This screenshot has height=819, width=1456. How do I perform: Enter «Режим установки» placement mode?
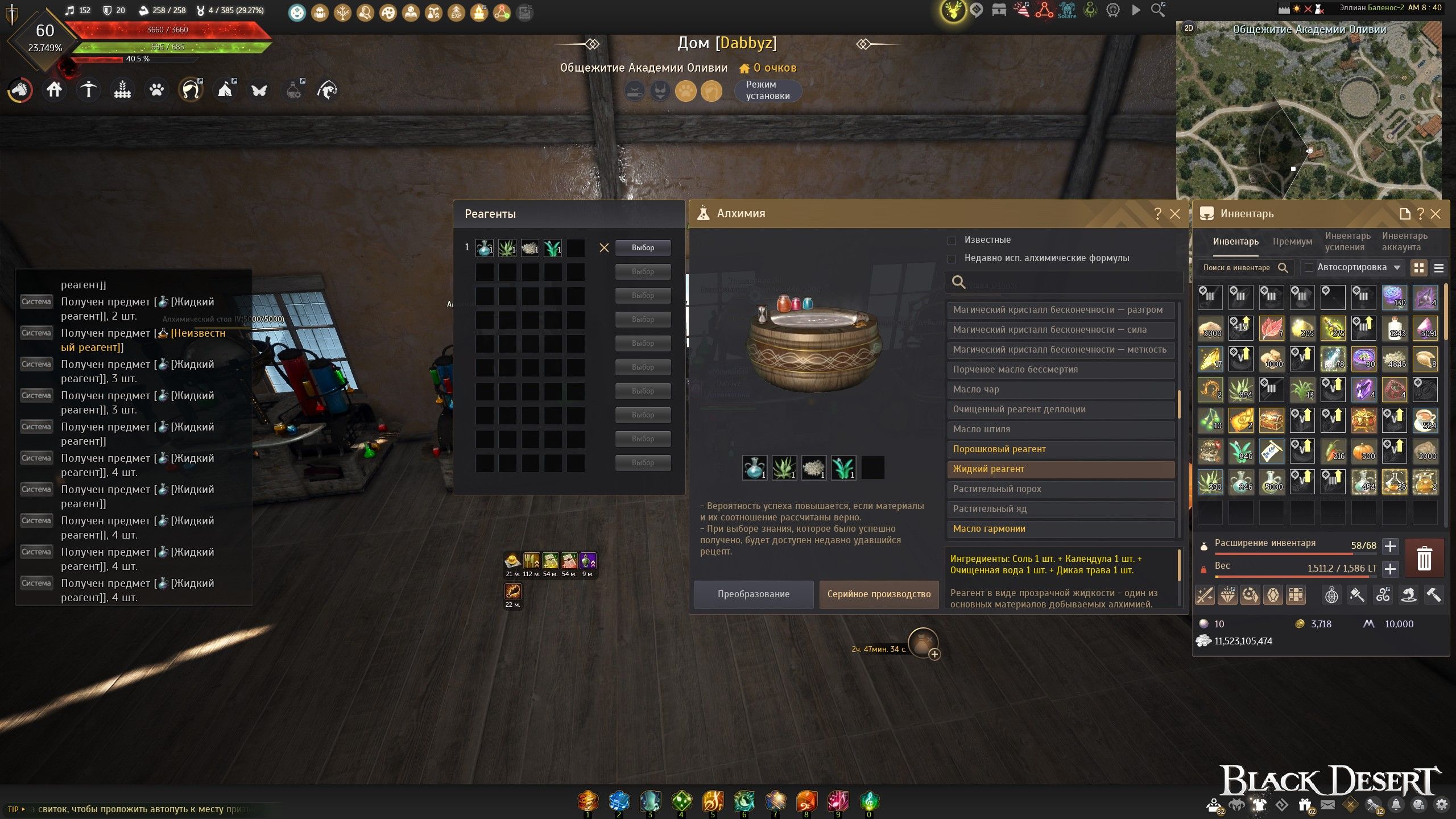pos(767,90)
